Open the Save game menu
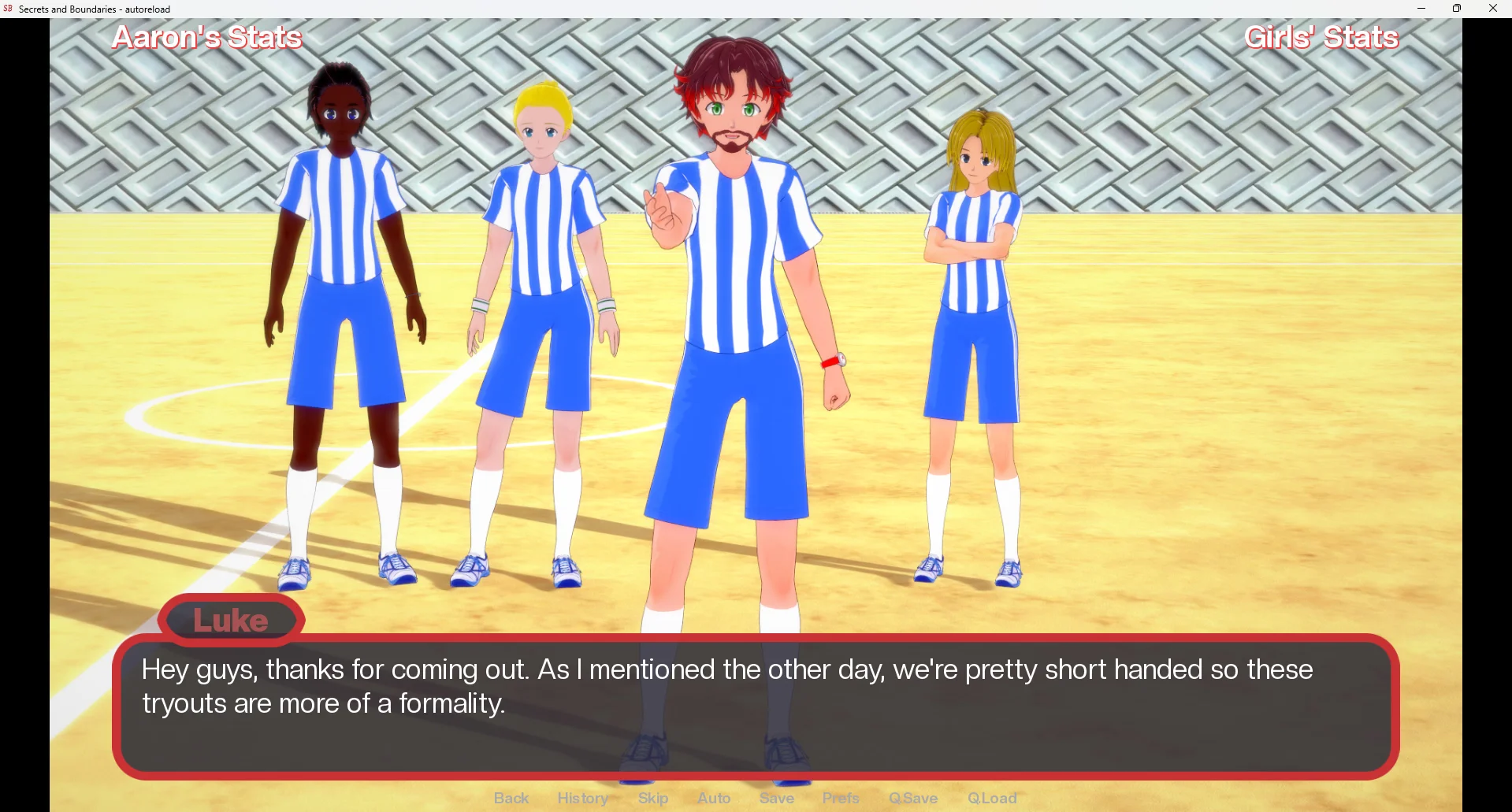Image resolution: width=1512 pixels, height=812 pixels. click(x=777, y=798)
